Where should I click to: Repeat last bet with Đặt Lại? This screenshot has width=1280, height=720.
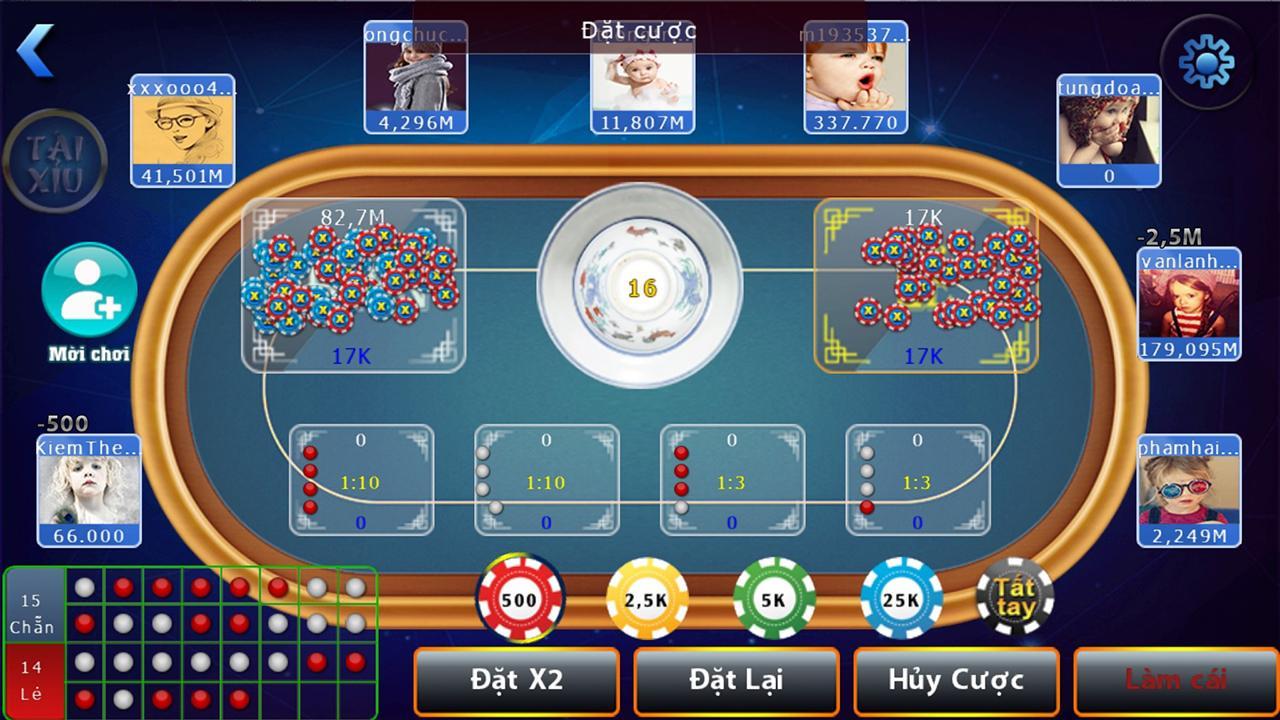click(x=736, y=681)
